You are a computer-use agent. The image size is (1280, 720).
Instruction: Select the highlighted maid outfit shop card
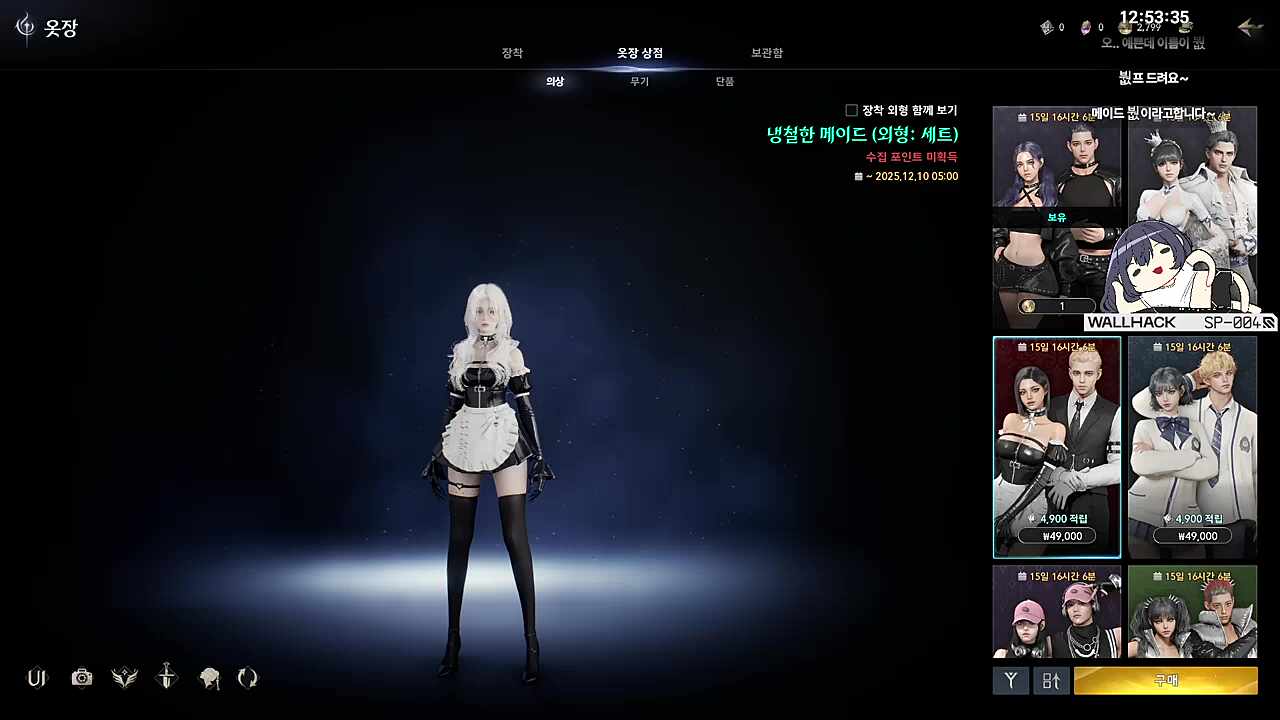point(1056,445)
